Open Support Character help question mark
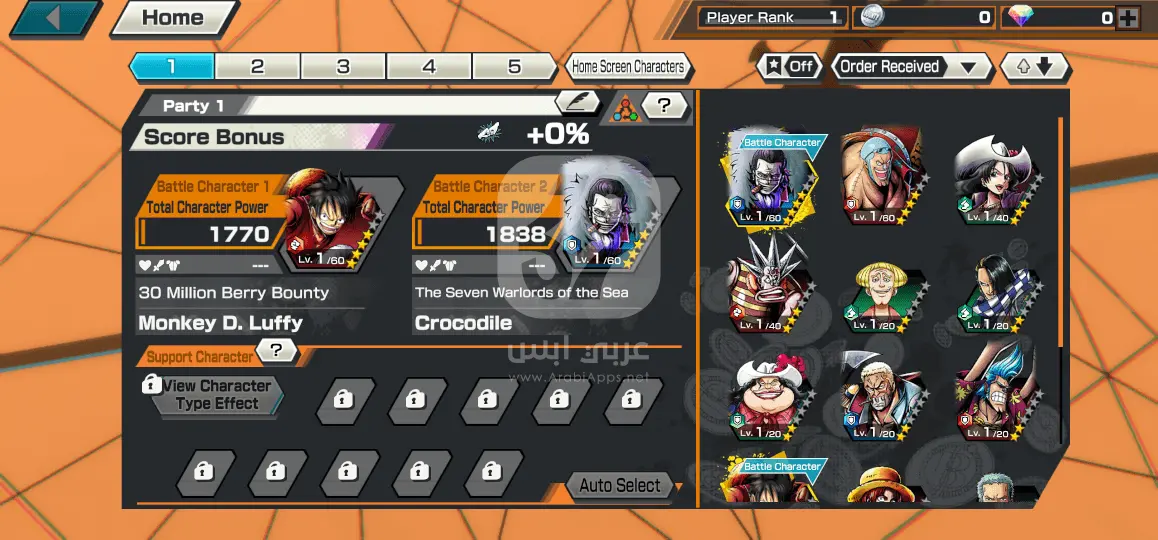The image size is (1158, 540). pos(277,350)
